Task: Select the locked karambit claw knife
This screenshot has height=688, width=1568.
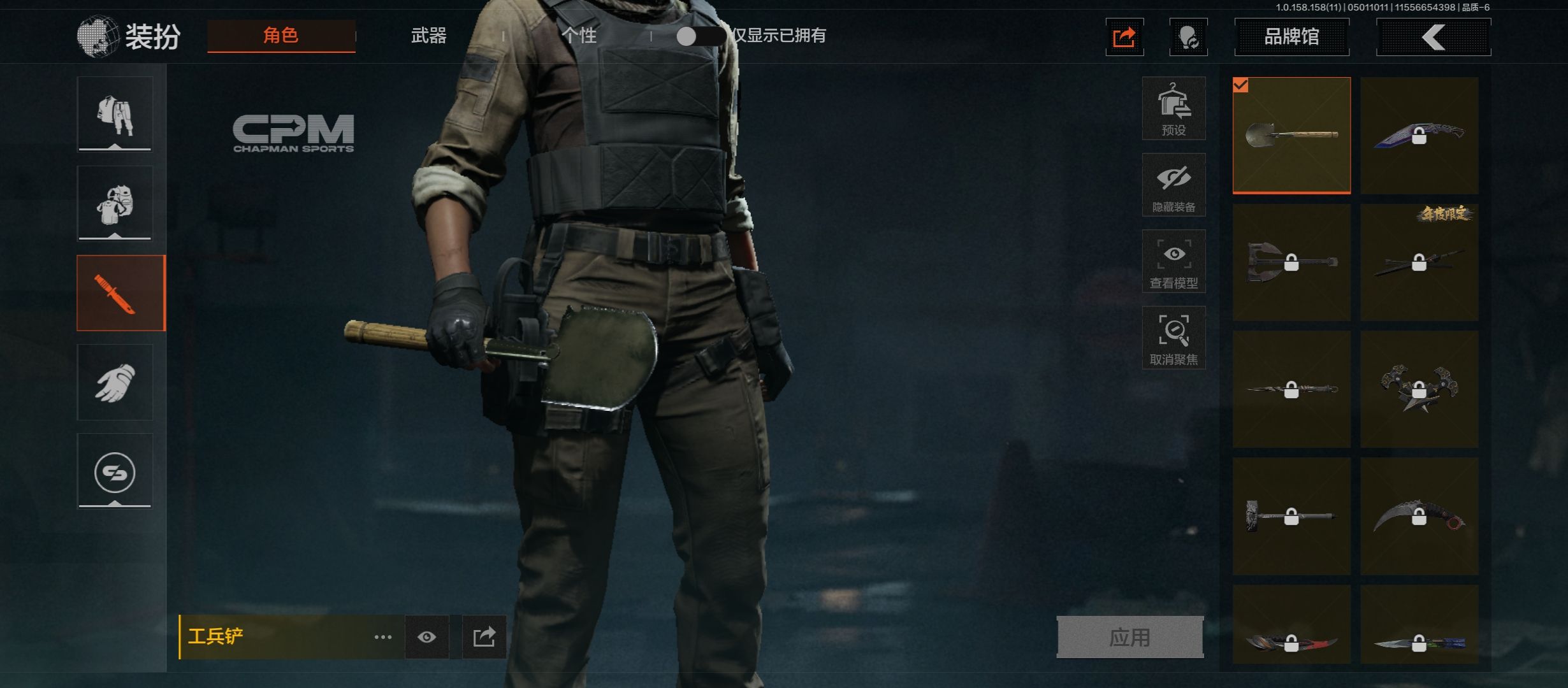Action: [1419, 517]
